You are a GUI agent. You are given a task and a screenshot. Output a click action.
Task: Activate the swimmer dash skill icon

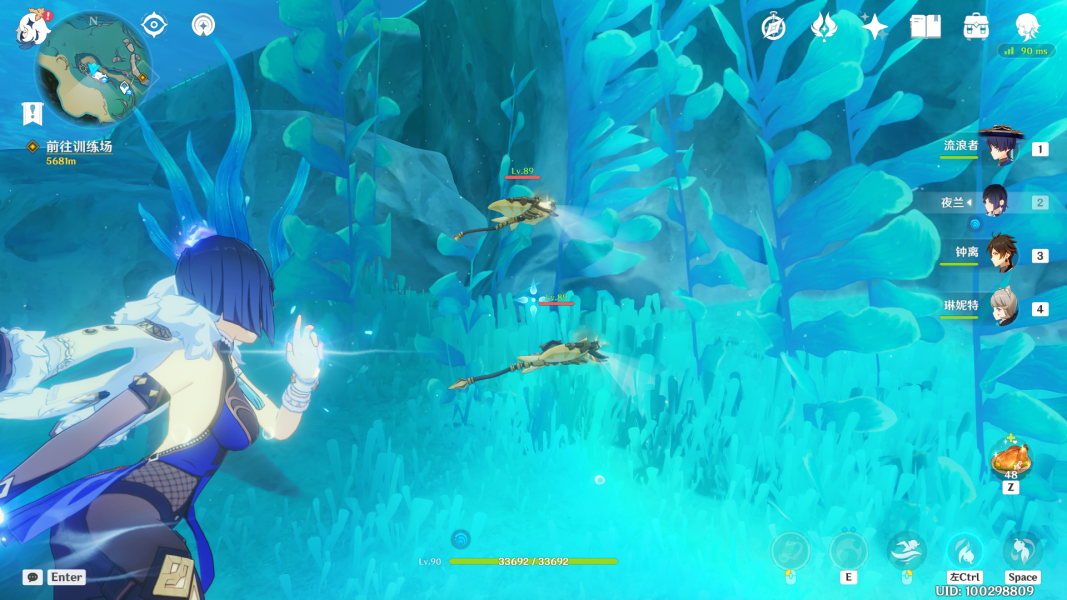tap(906, 550)
